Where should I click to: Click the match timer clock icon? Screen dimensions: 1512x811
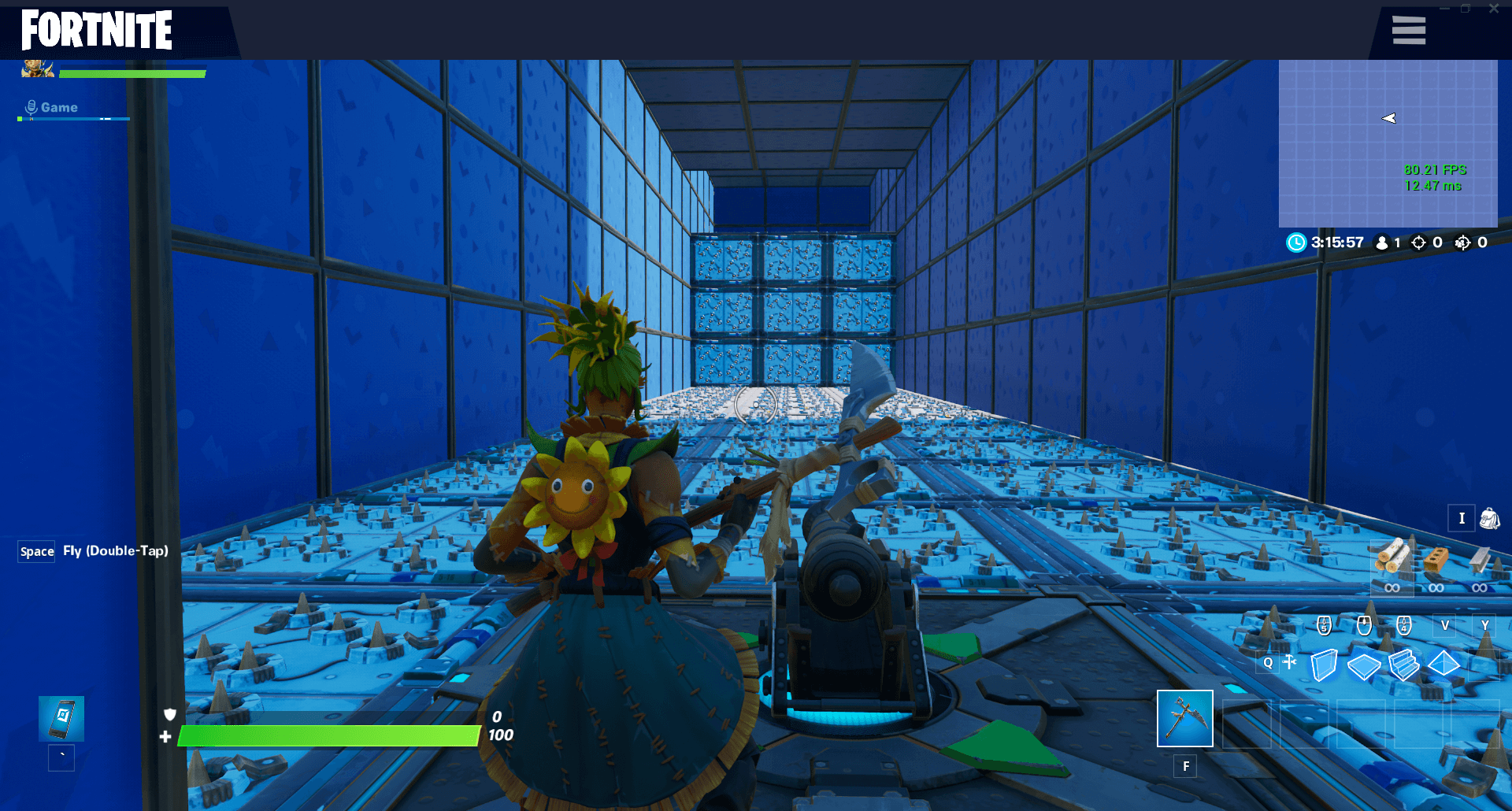(1296, 243)
